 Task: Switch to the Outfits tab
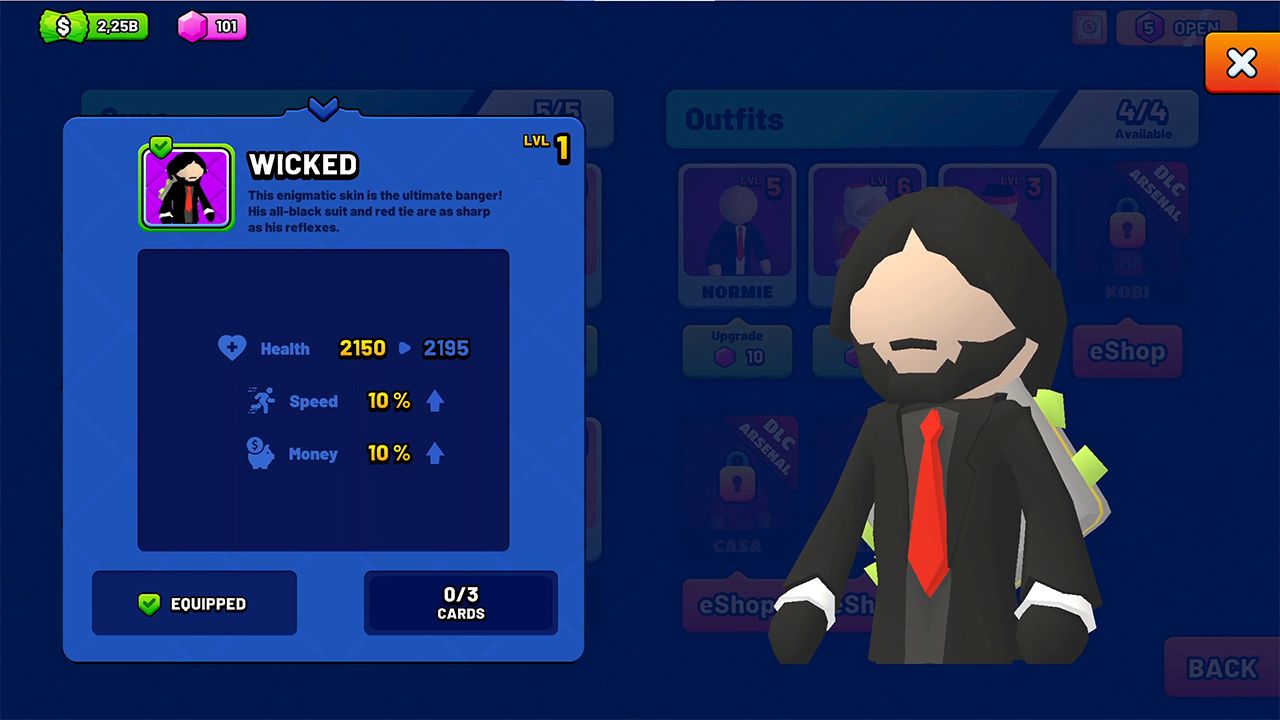[x=736, y=119]
